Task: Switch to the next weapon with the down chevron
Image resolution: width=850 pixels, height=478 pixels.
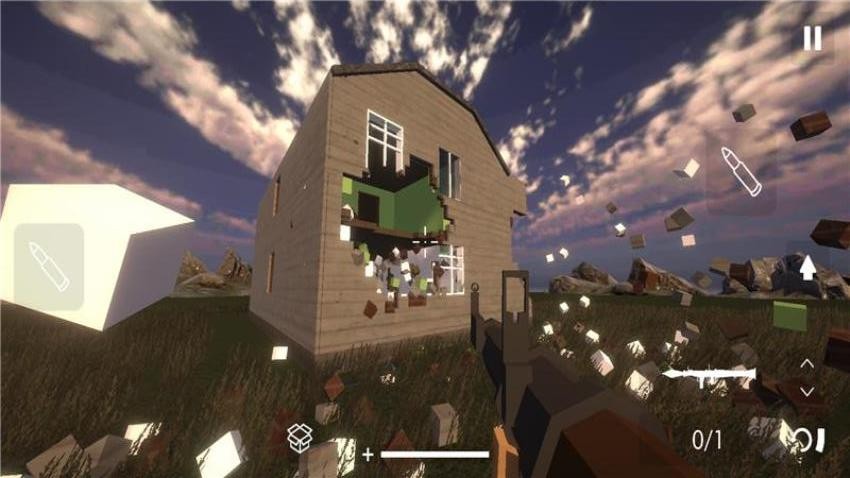Action: point(807,391)
